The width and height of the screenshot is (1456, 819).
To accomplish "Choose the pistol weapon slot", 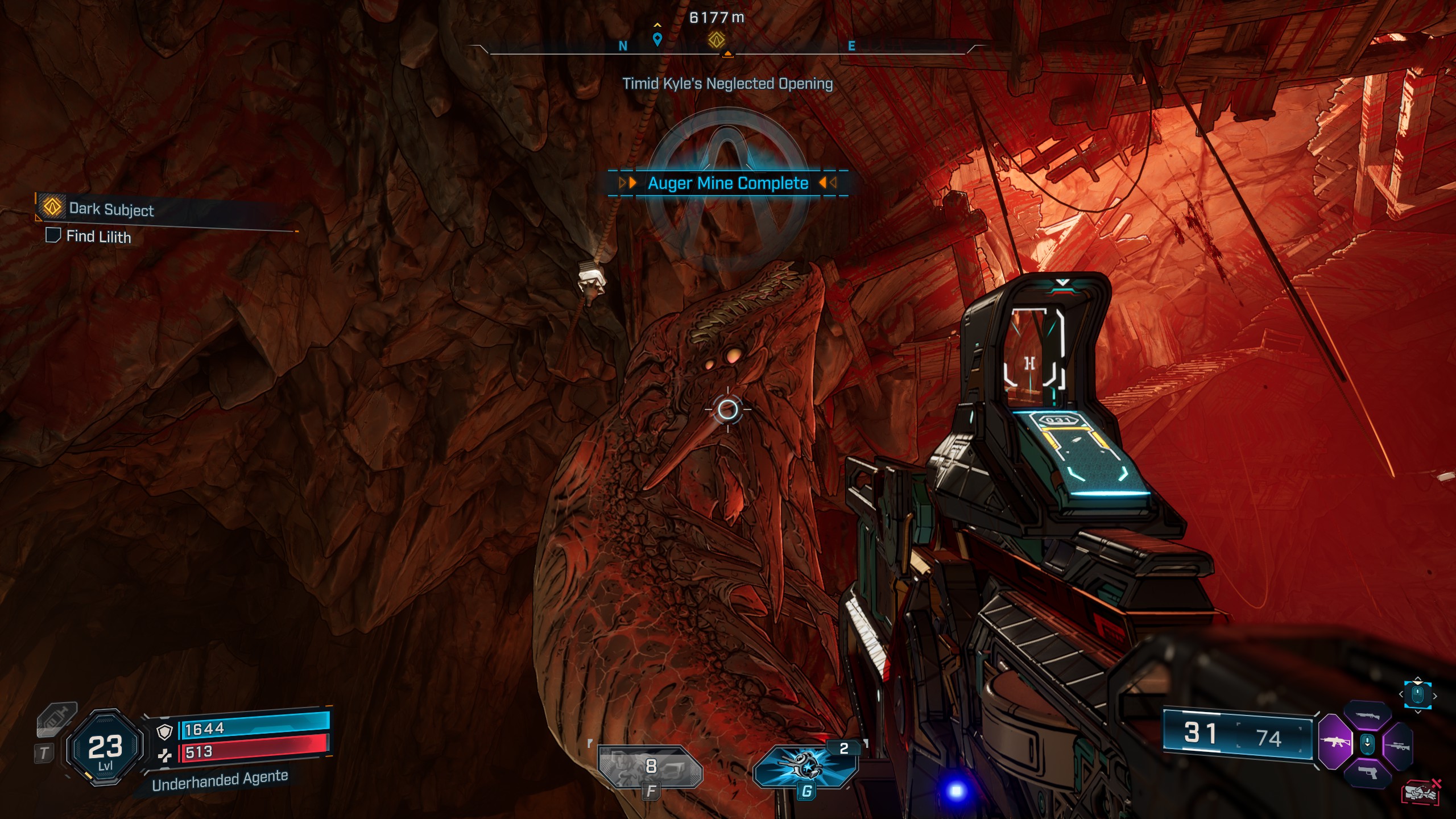I will click(1367, 772).
